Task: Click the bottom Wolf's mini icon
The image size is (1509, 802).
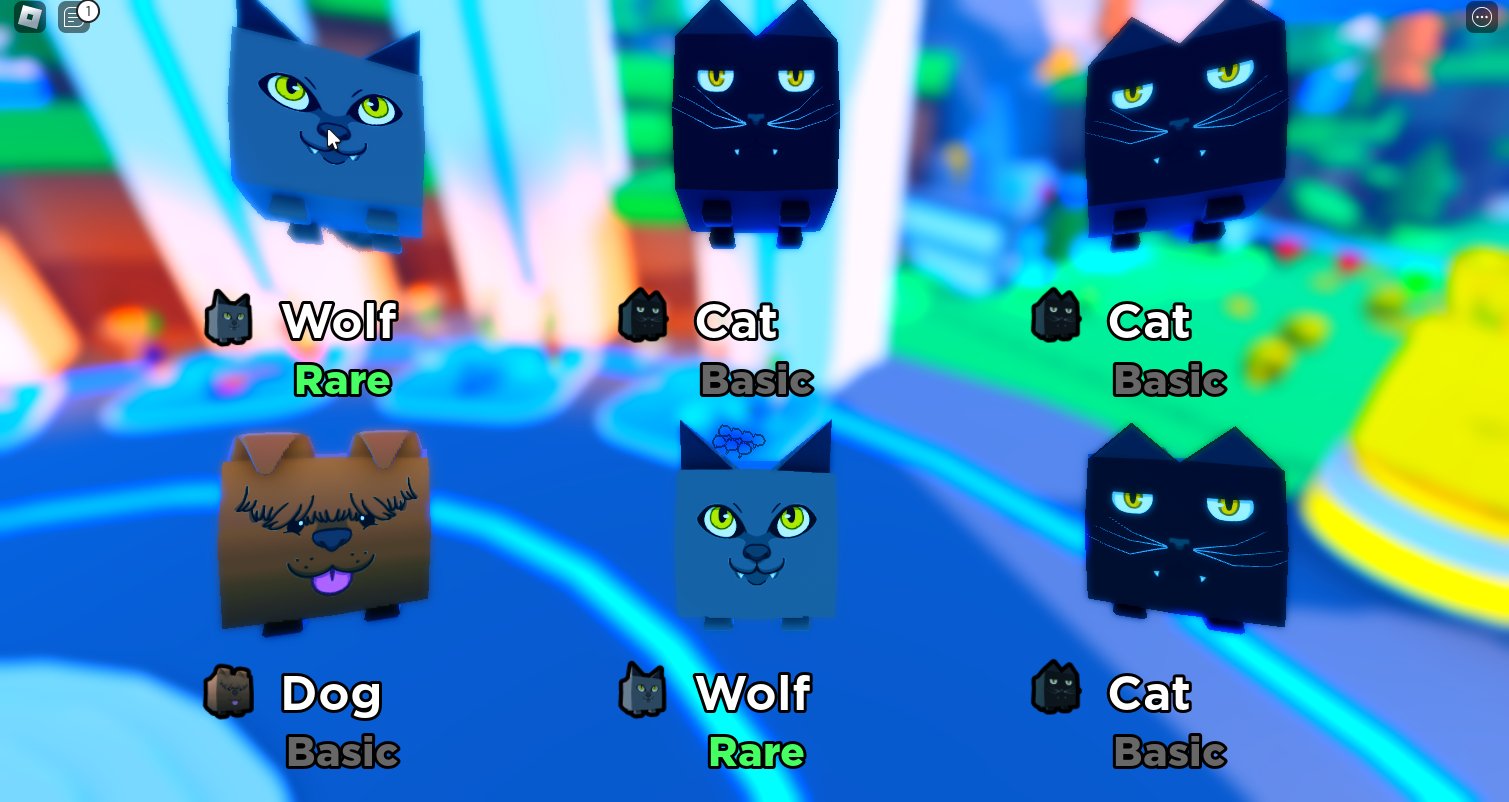Action: (x=644, y=690)
